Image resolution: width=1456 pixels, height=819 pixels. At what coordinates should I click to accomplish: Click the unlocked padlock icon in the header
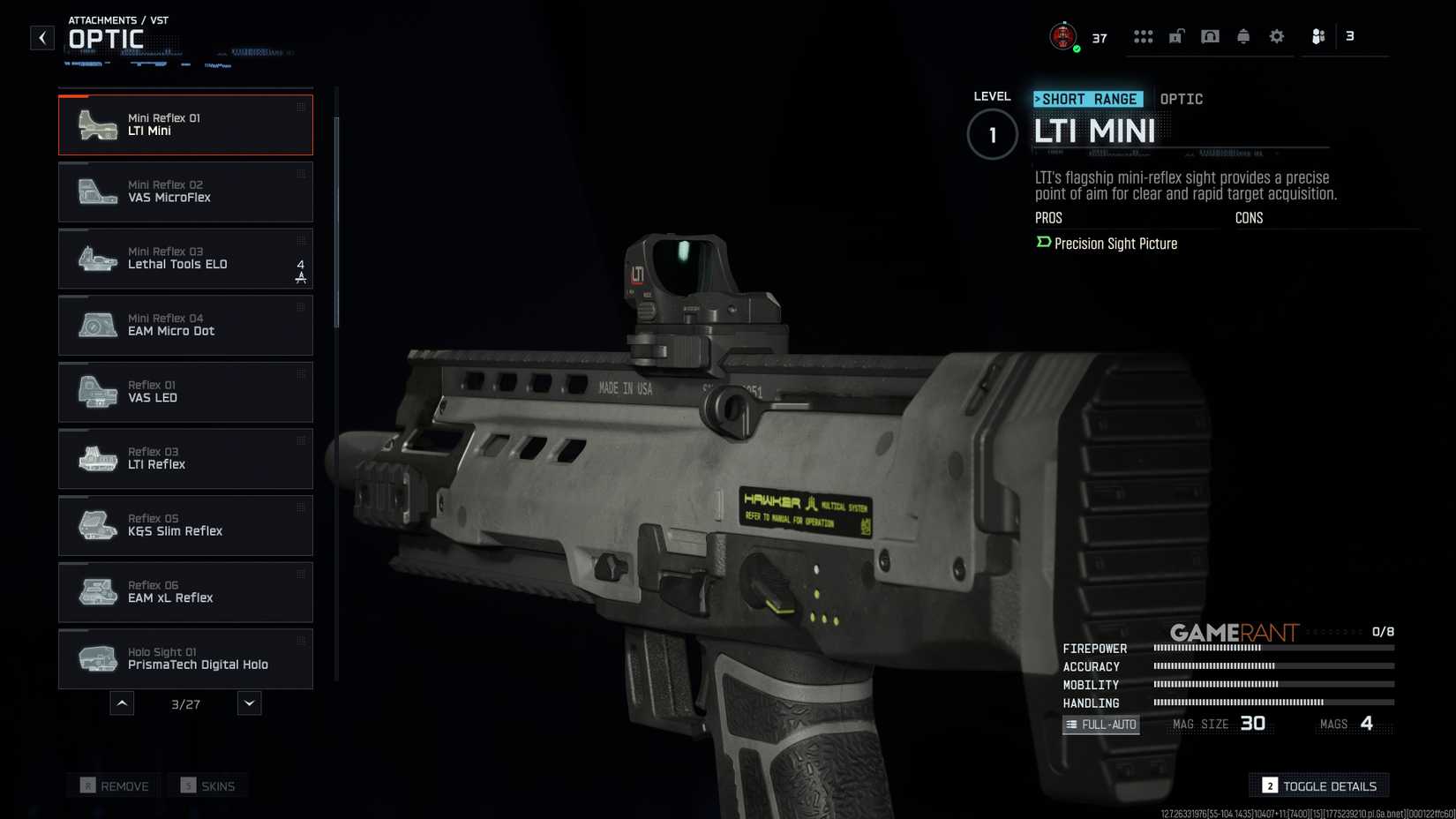tap(1175, 35)
